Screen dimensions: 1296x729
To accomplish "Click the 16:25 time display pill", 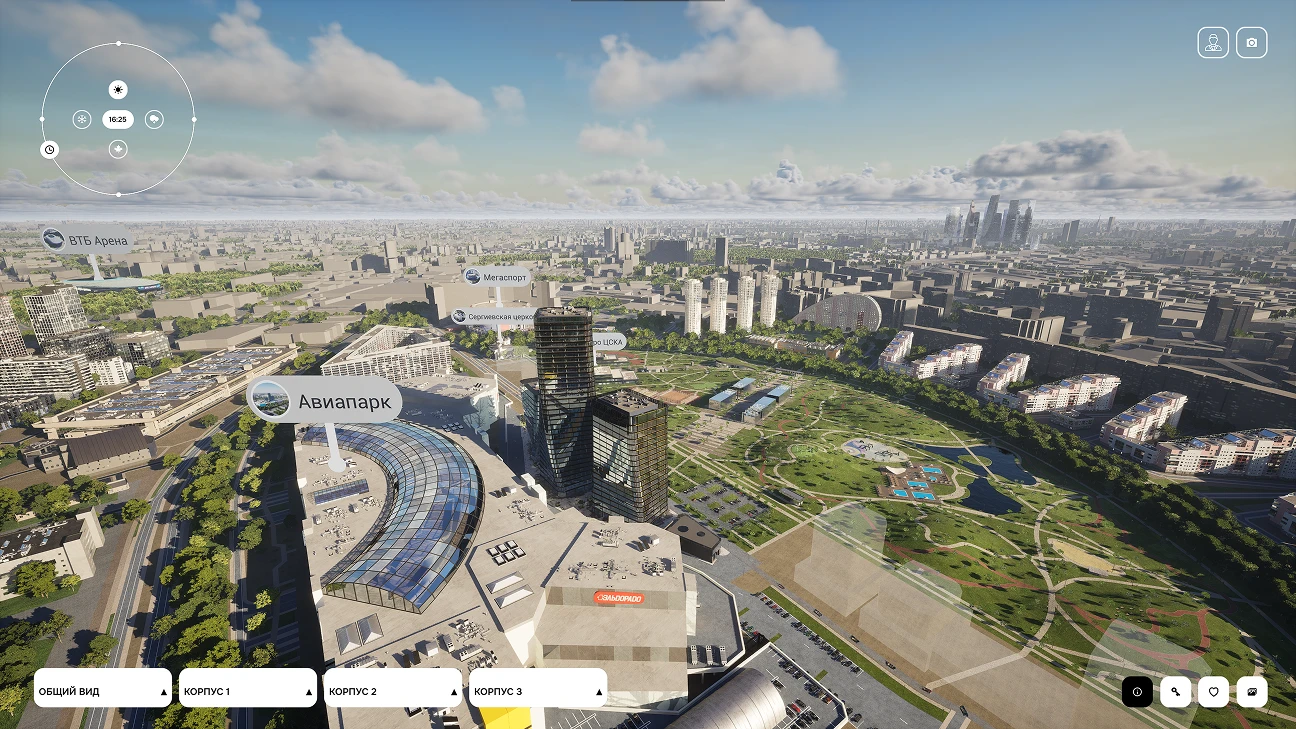I will click(x=118, y=120).
